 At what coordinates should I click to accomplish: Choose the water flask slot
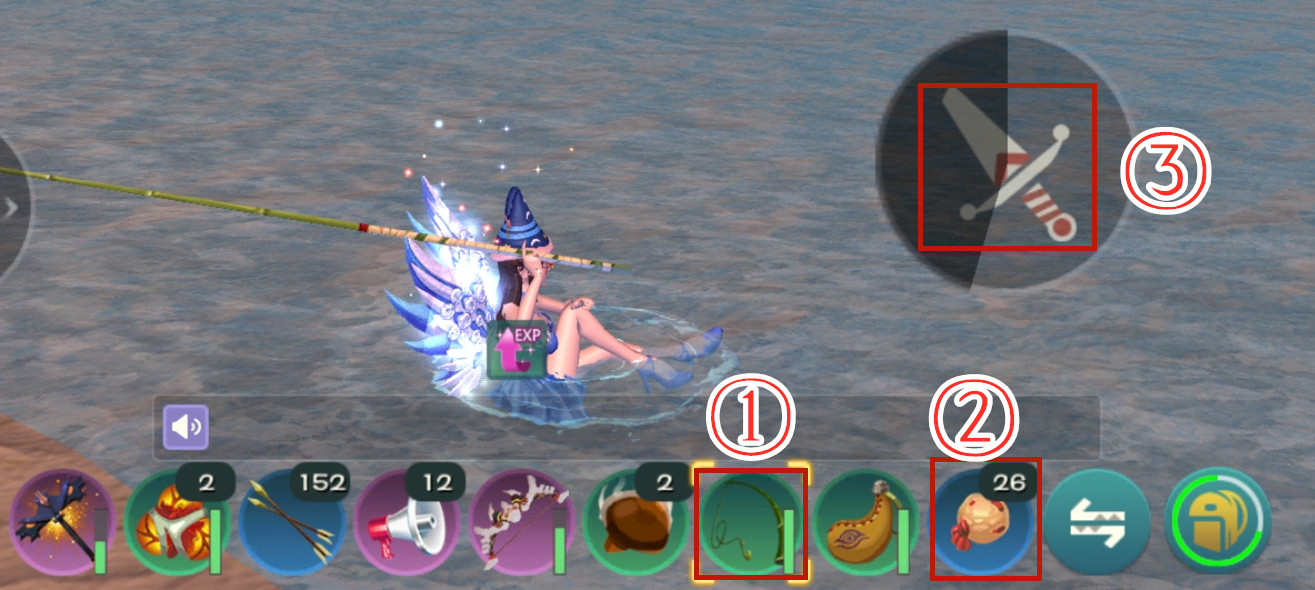point(866,522)
